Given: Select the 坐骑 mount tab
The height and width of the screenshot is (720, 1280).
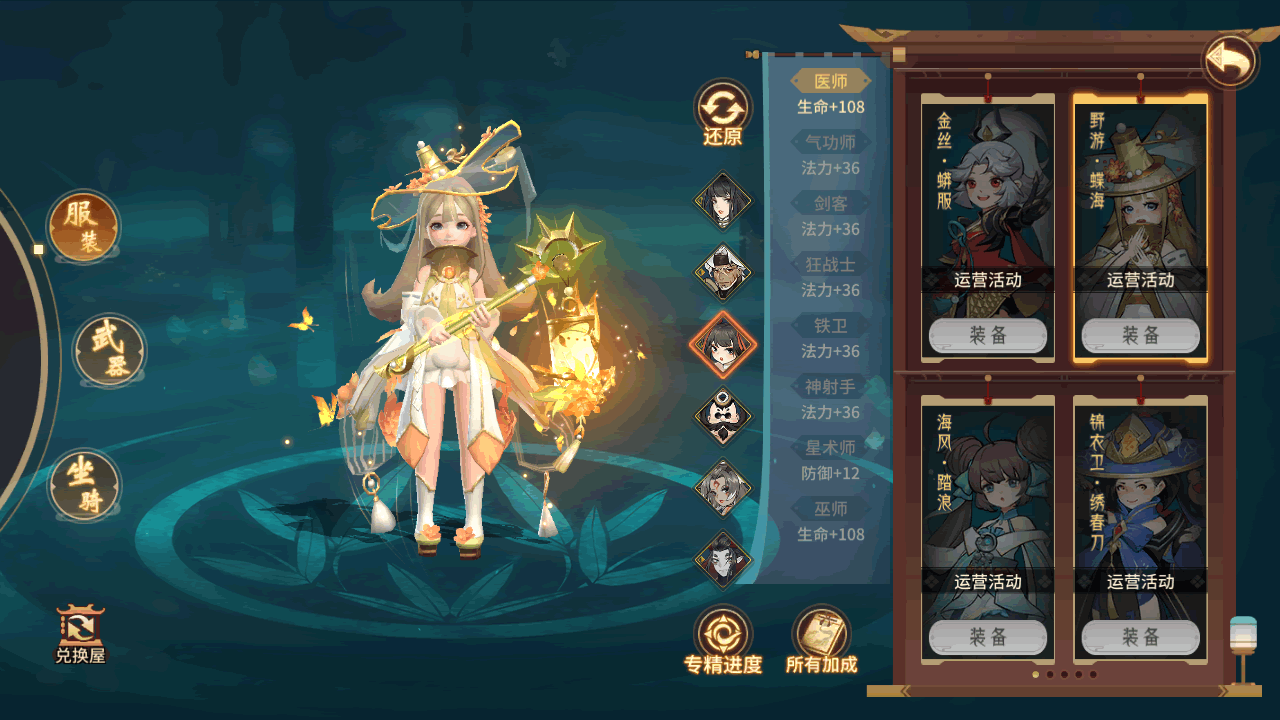Looking at the screenshot, I should point(84,486).
